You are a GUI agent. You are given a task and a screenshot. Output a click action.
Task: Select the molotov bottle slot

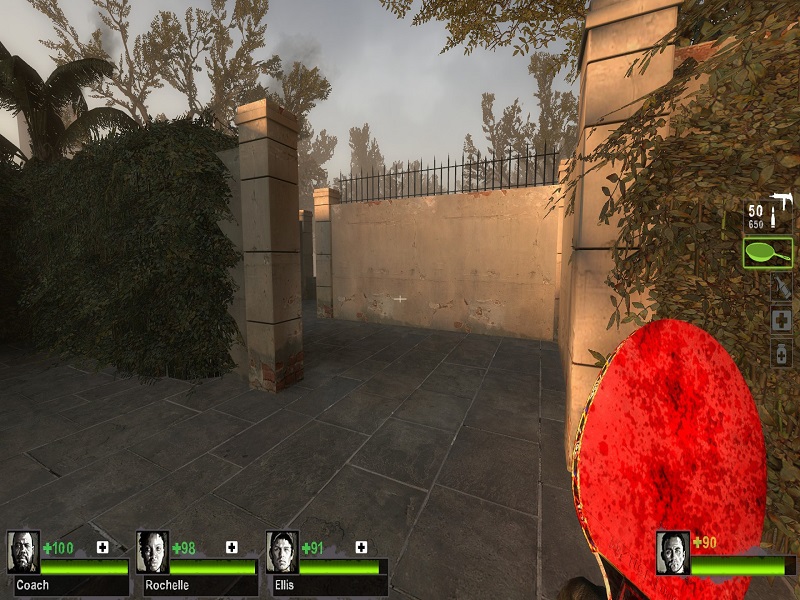coord(781,287)
